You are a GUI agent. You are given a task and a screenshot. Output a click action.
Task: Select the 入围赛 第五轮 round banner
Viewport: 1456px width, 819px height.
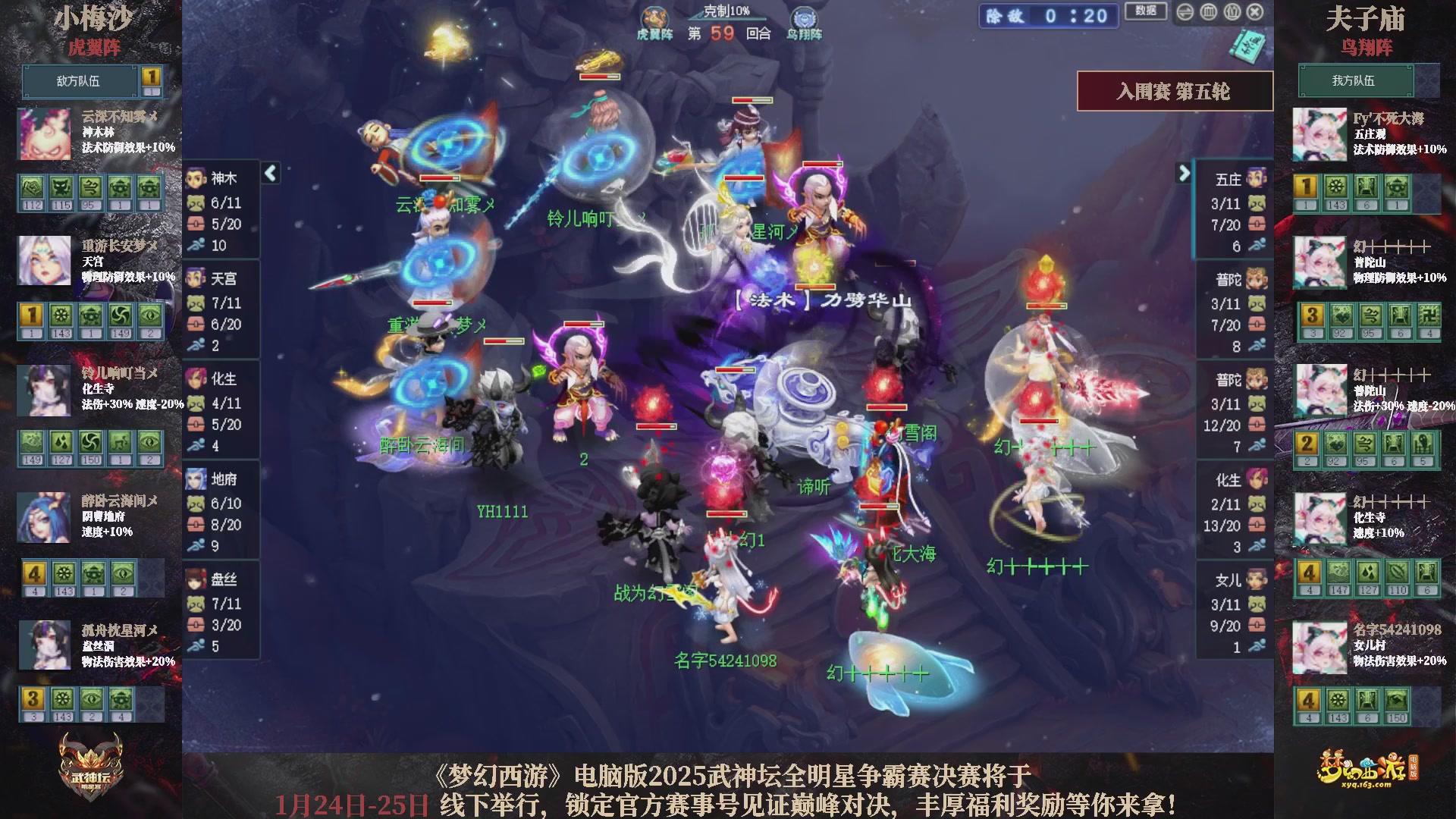pos(1176,90)
